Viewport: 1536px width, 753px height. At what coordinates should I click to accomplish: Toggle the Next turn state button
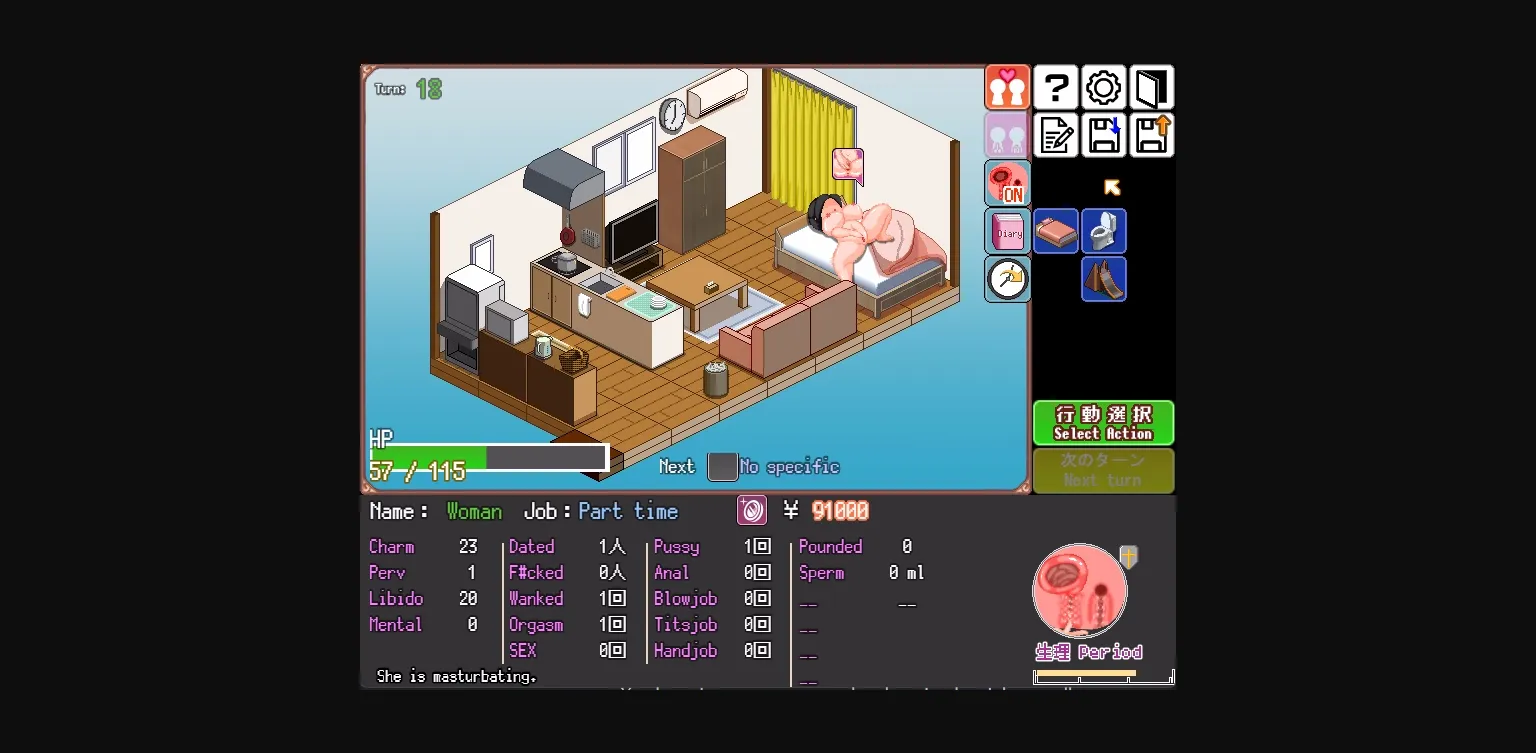click(1103, 470)
